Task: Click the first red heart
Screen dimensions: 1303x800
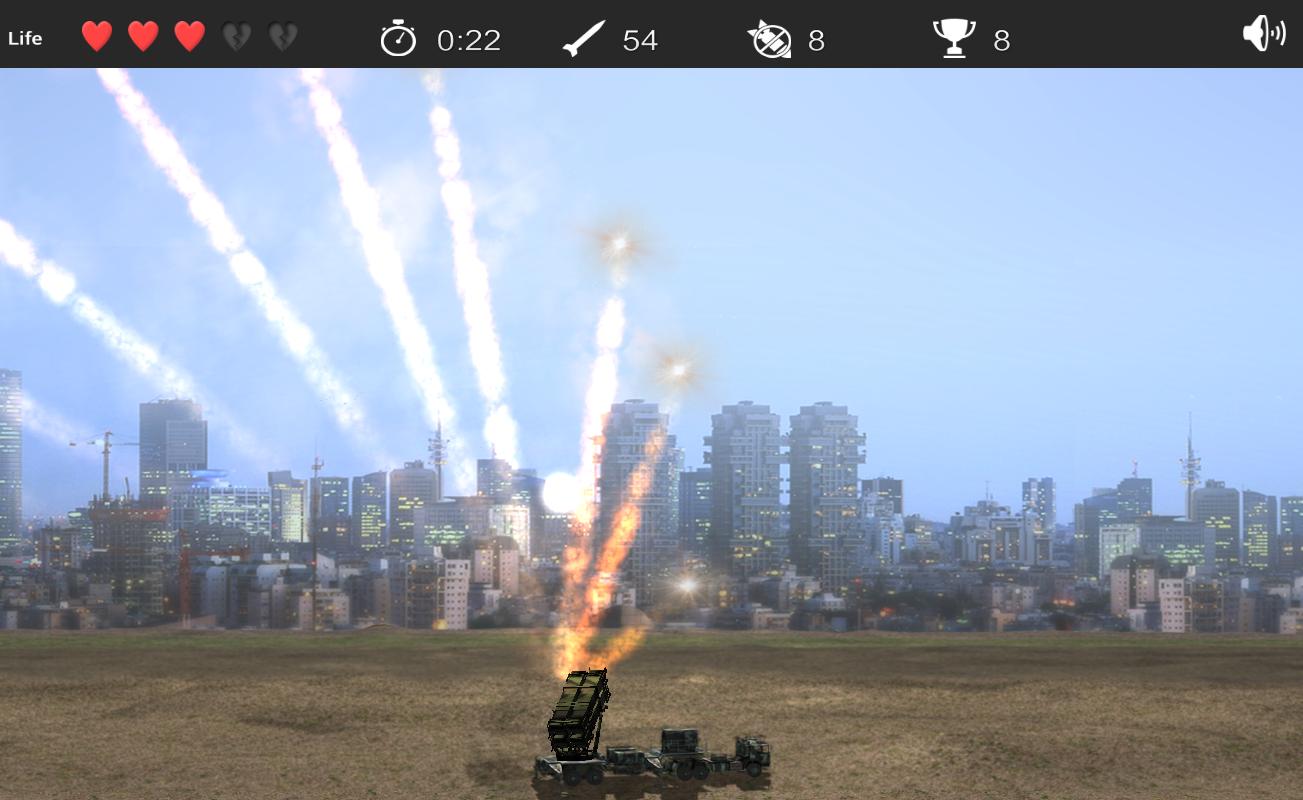Action: pyautogui.click(x=95, y=38)
